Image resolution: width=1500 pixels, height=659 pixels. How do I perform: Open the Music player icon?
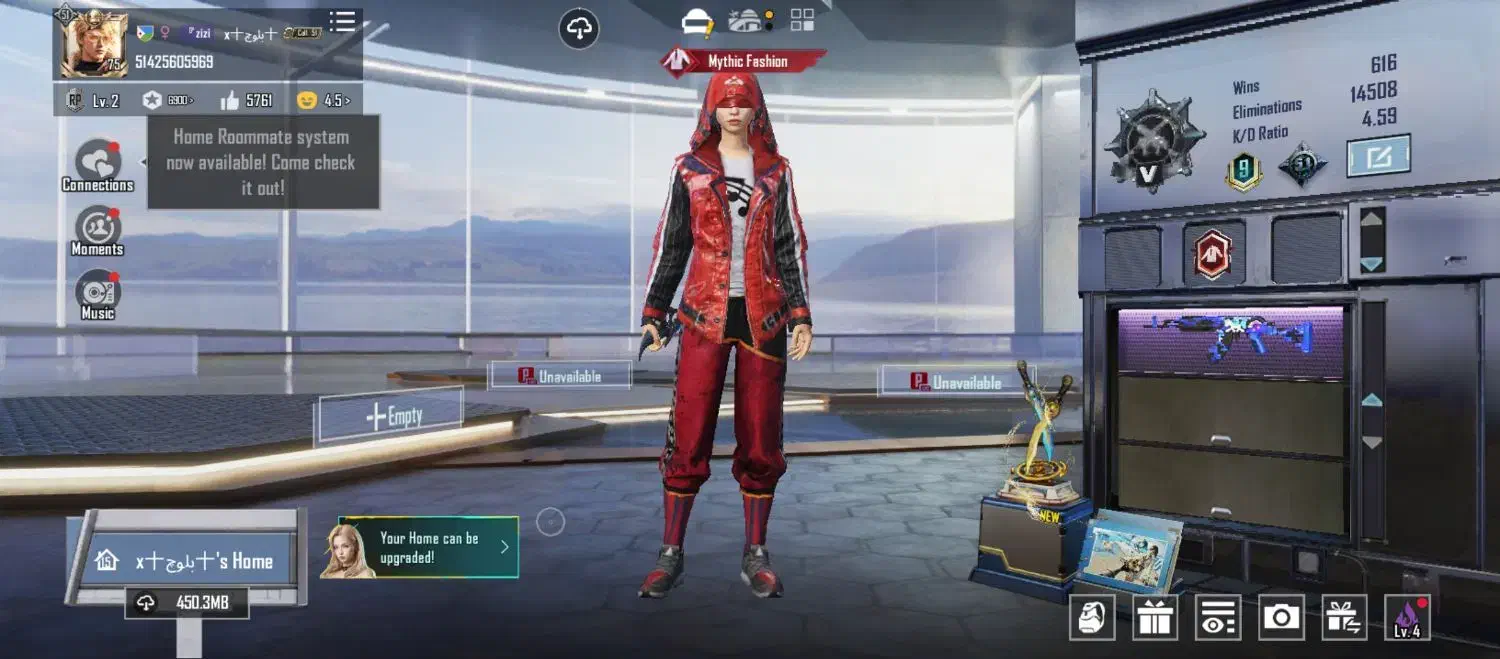point(98,293)
